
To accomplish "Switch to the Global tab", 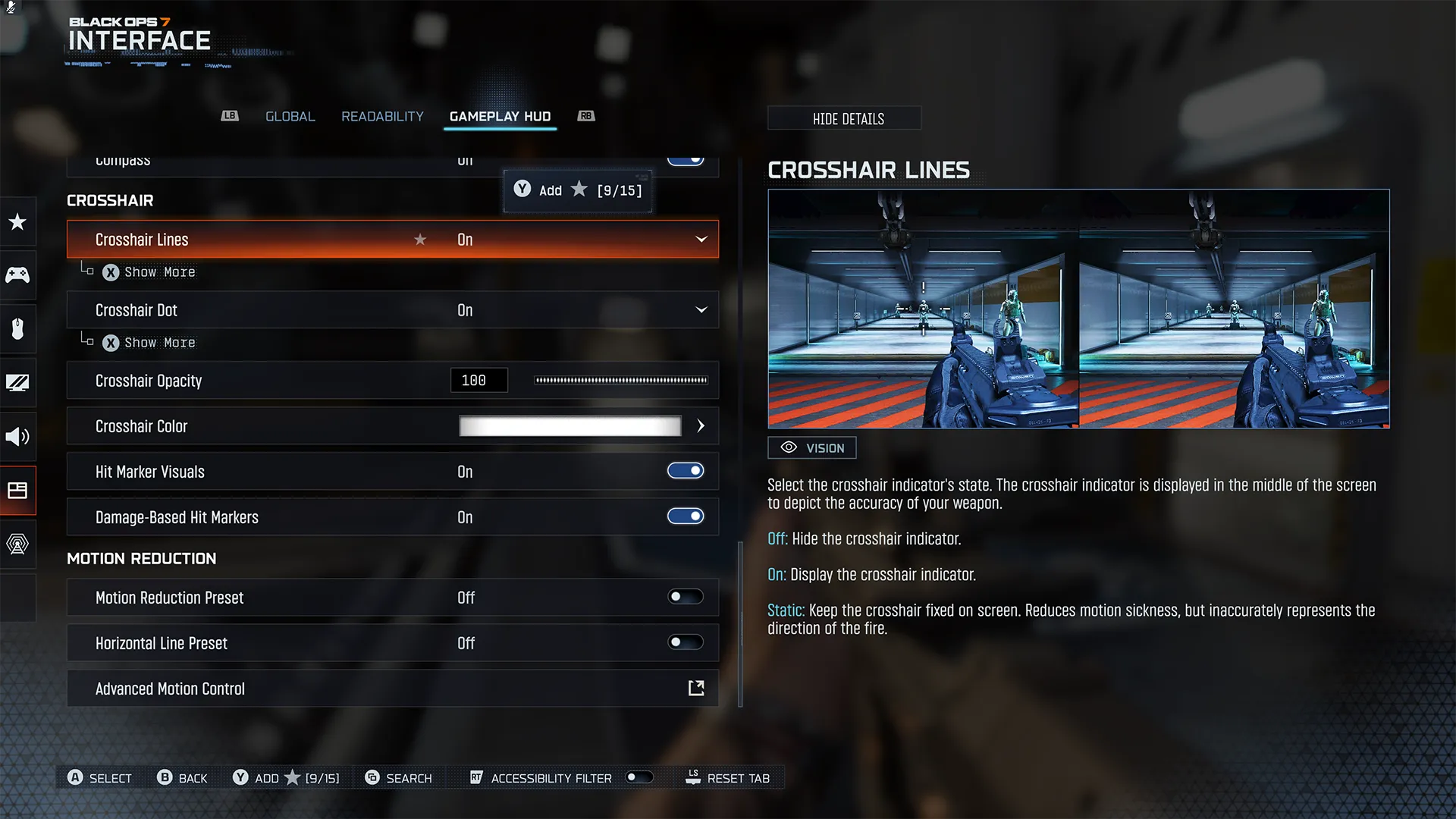I will 290,116.
